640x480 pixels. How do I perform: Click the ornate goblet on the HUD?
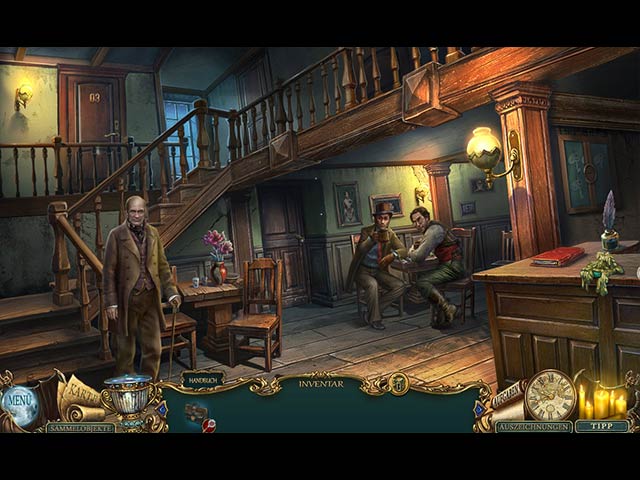tap(130, 397)
